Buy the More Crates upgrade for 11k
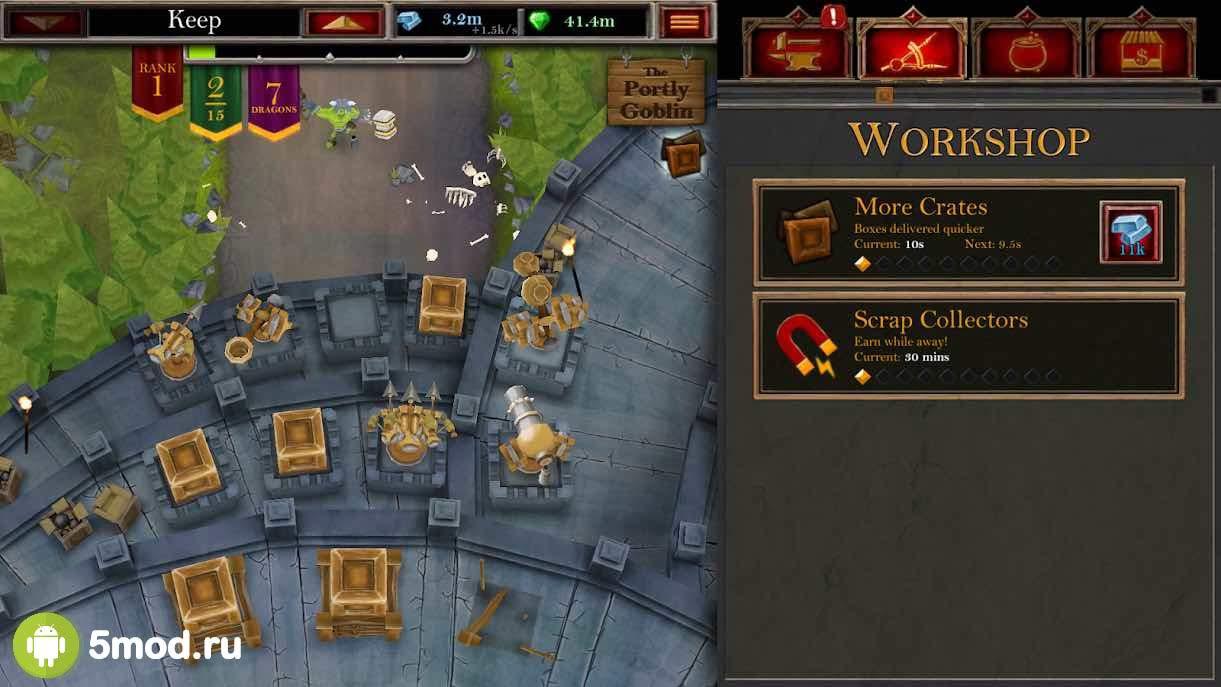Image resolution: width=1221 pixels, height=687 pixels. [x=1130, y=232]
